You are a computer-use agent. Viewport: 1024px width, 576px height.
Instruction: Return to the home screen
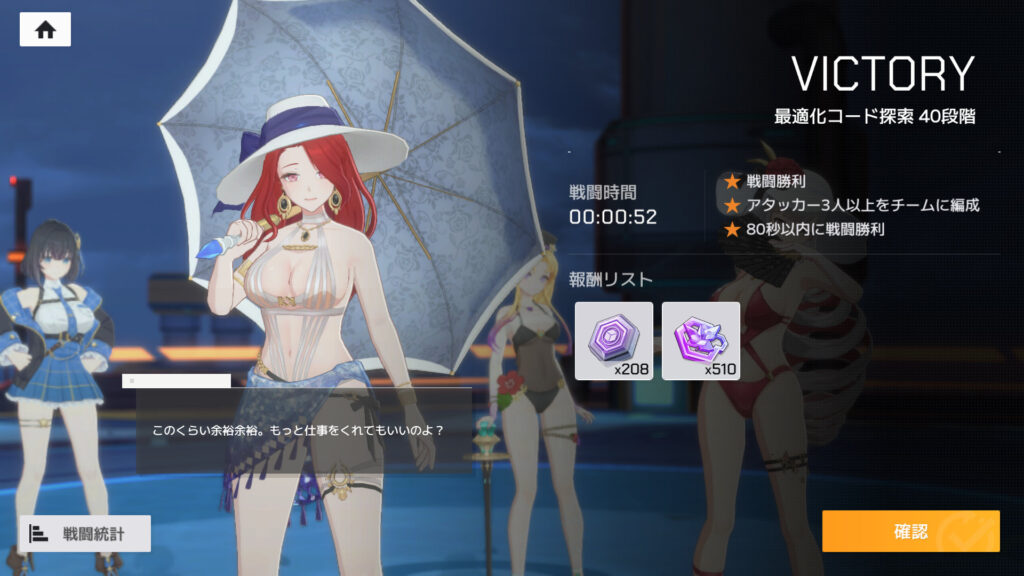[45, 29]
